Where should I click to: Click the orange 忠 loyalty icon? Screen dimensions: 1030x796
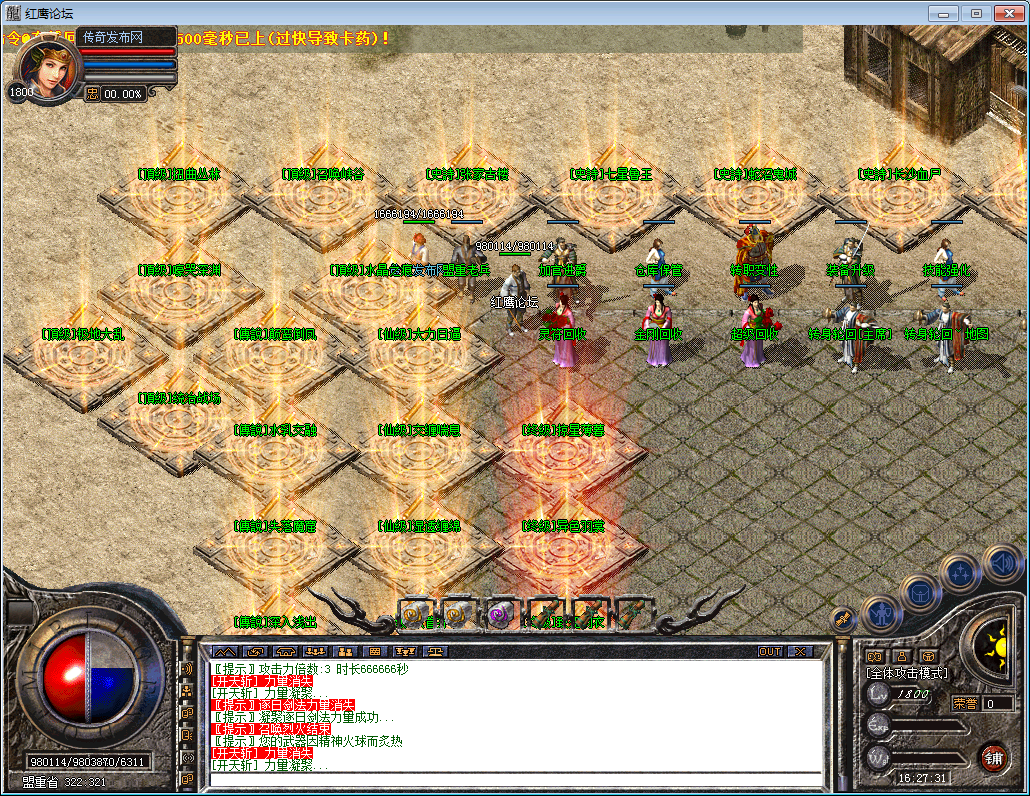click(92, 93)
